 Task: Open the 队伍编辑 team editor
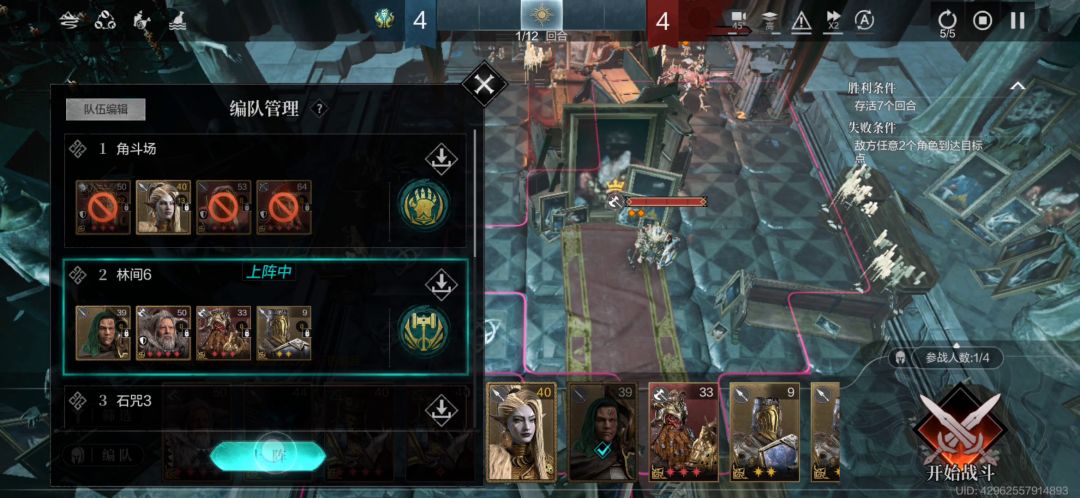106,110
